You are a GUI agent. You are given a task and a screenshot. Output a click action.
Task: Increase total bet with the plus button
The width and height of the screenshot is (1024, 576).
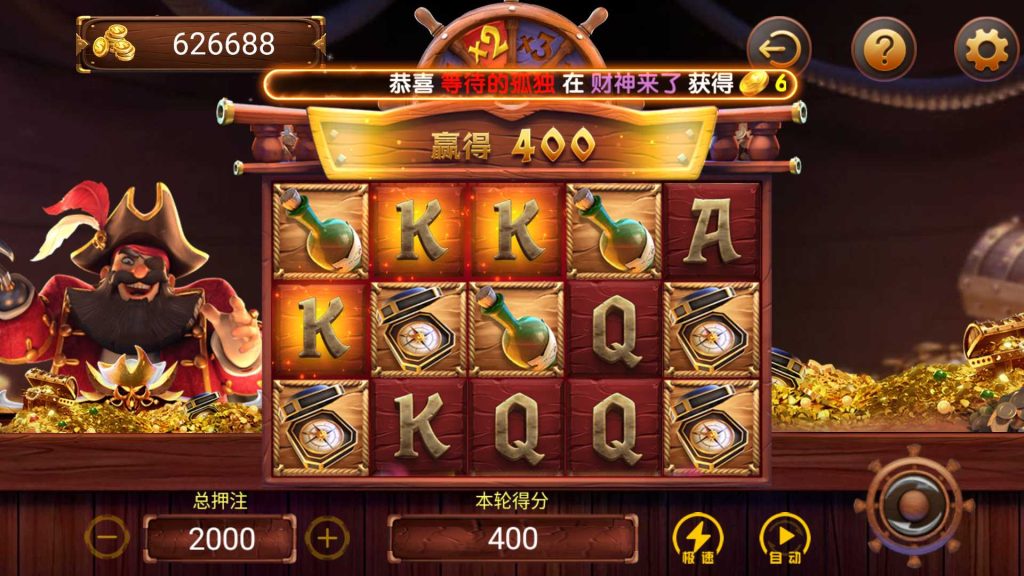coord(326,538)
